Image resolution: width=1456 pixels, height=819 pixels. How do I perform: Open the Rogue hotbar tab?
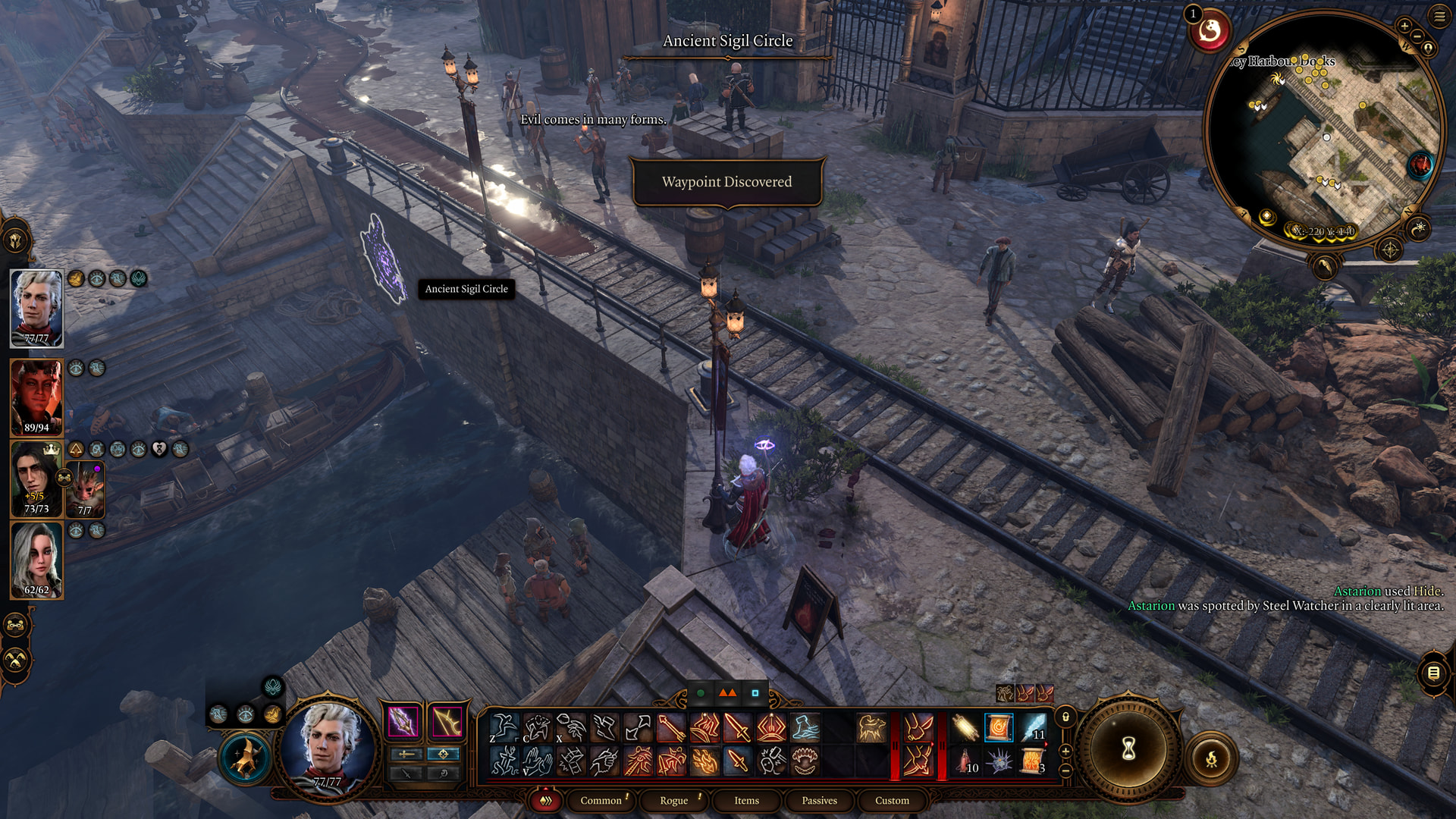click(673, 800)
